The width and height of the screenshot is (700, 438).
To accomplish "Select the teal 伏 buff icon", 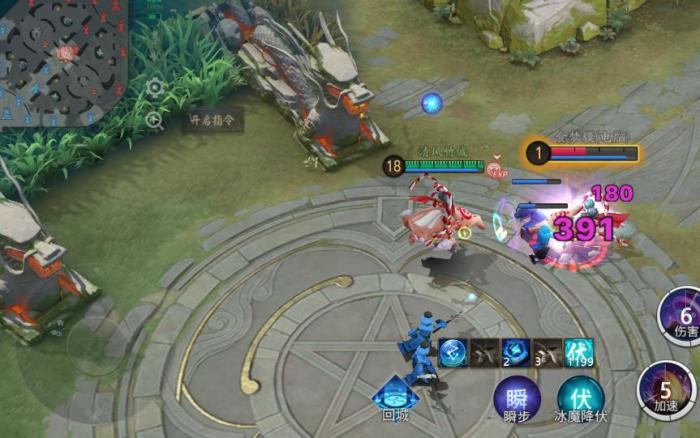I will pyautogui.click(x=579, y=352).
